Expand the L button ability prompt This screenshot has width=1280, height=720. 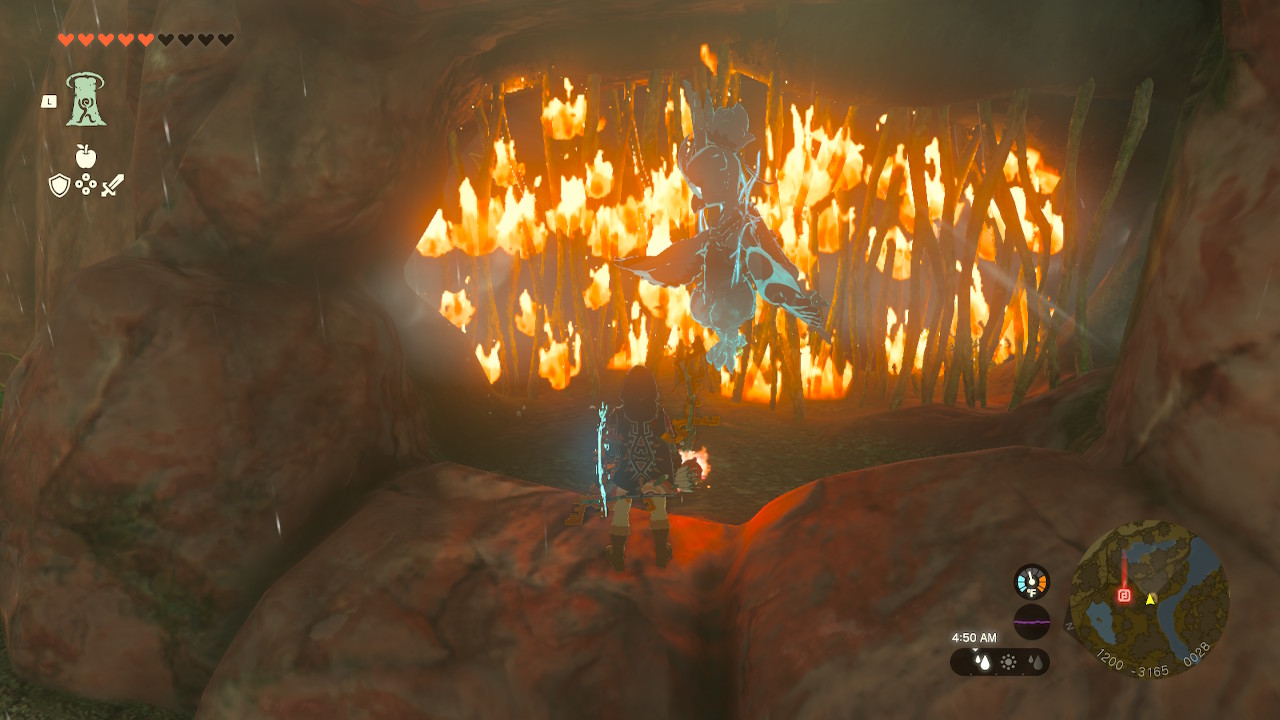[x=49, y=101]
